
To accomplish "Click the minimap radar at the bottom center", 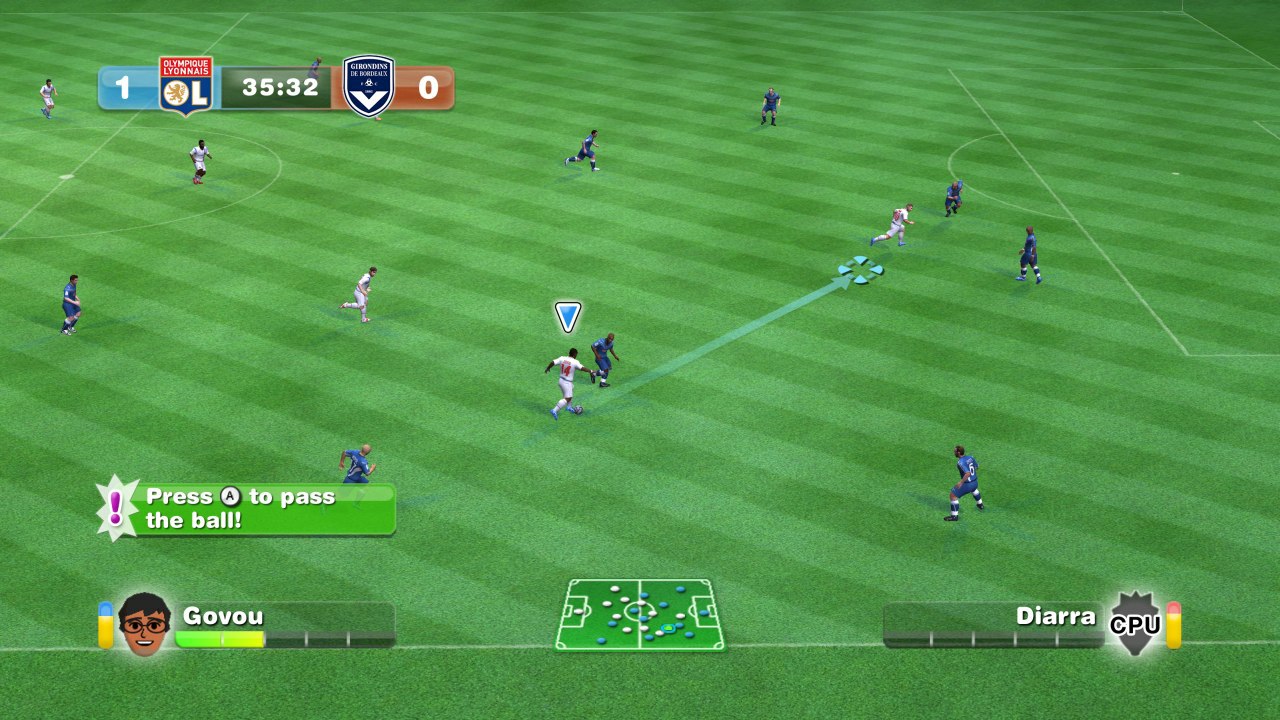I will click(x=639, y=615).
